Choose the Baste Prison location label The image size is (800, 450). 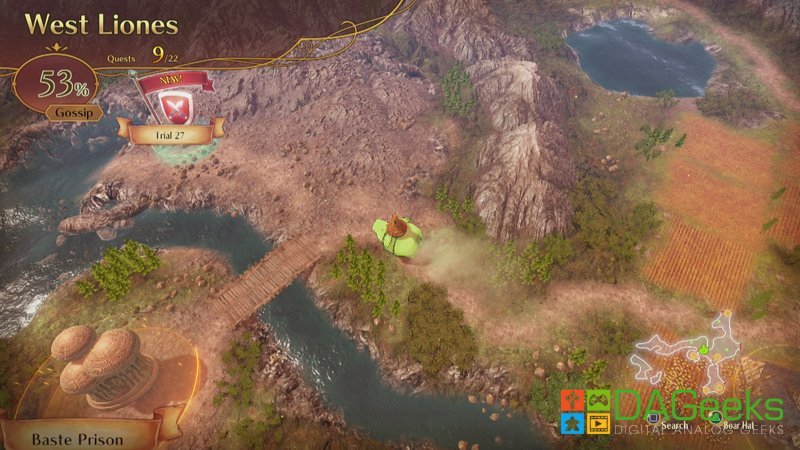[x=77, y=437]
